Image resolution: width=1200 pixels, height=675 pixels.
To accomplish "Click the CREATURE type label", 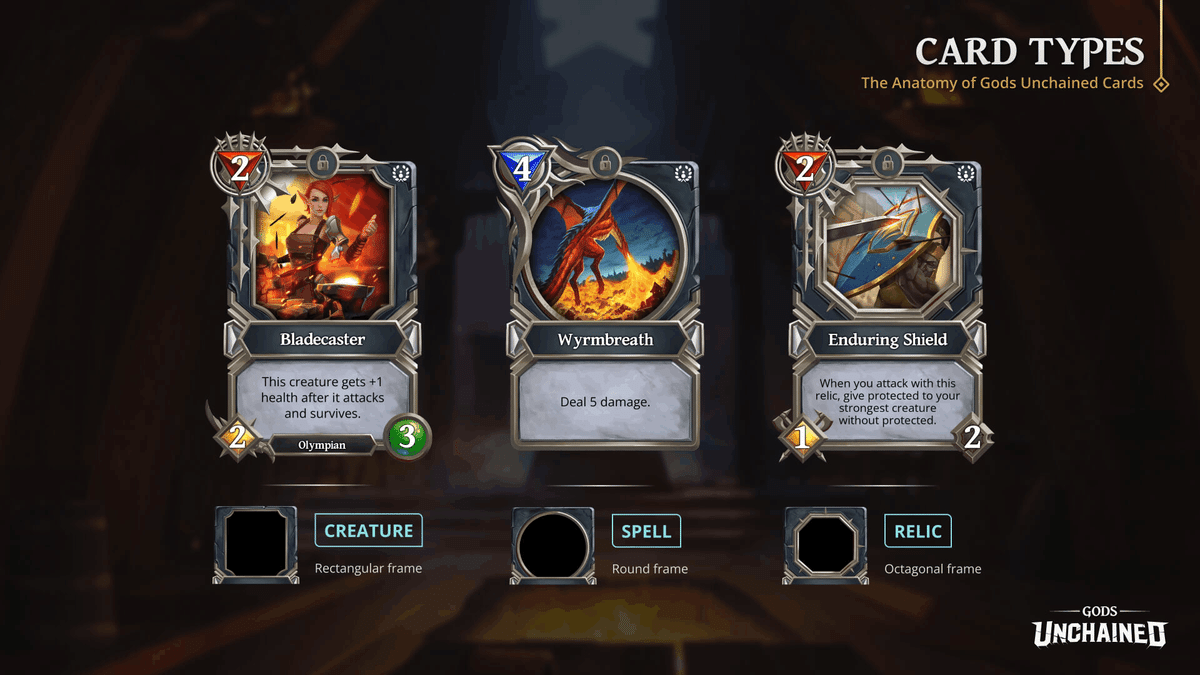I will 369,531.
